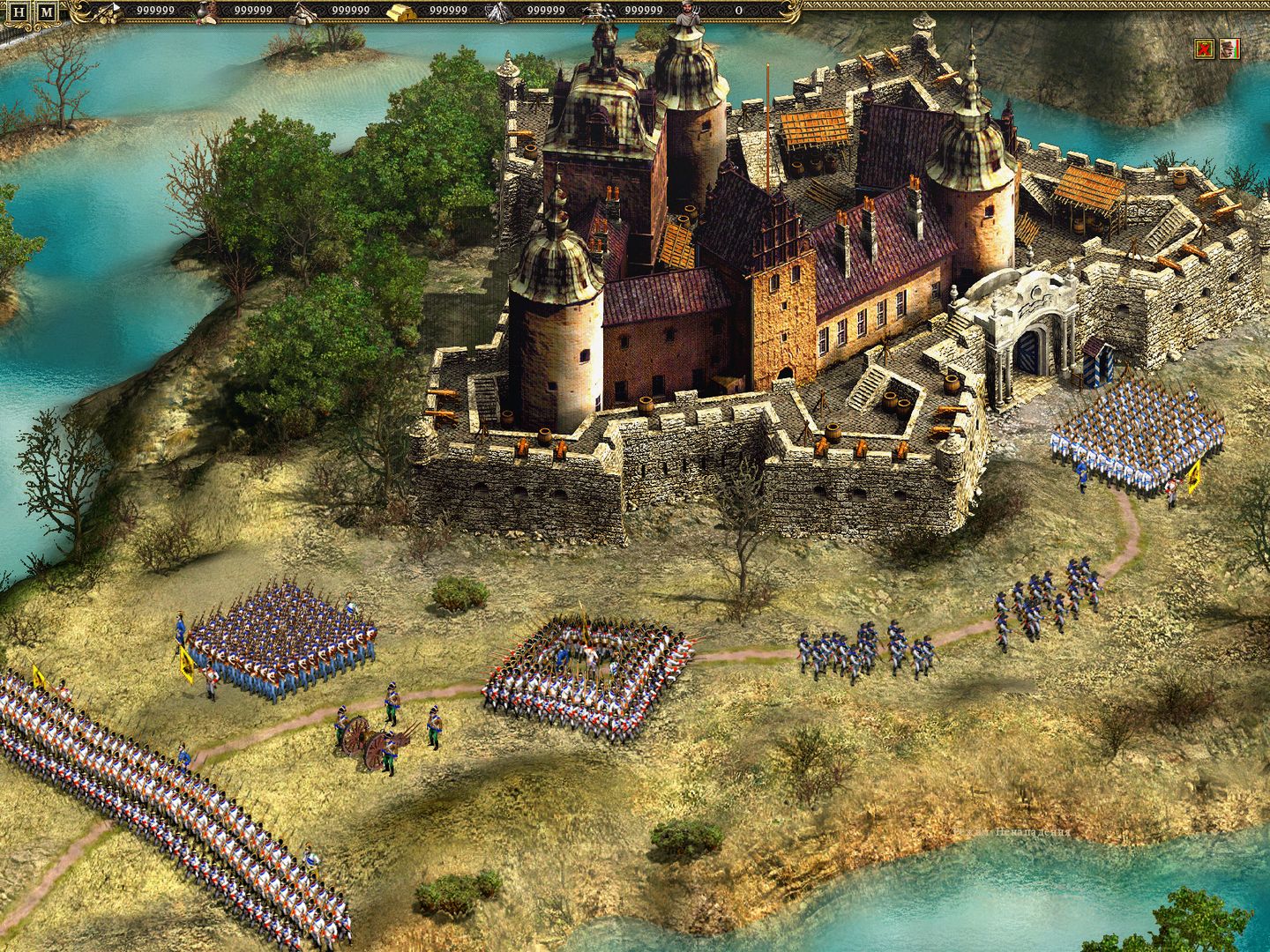Screen dimensions: 1270x952
Task: Select the striped sentry box by the gate
Action: click(1101, 366)
